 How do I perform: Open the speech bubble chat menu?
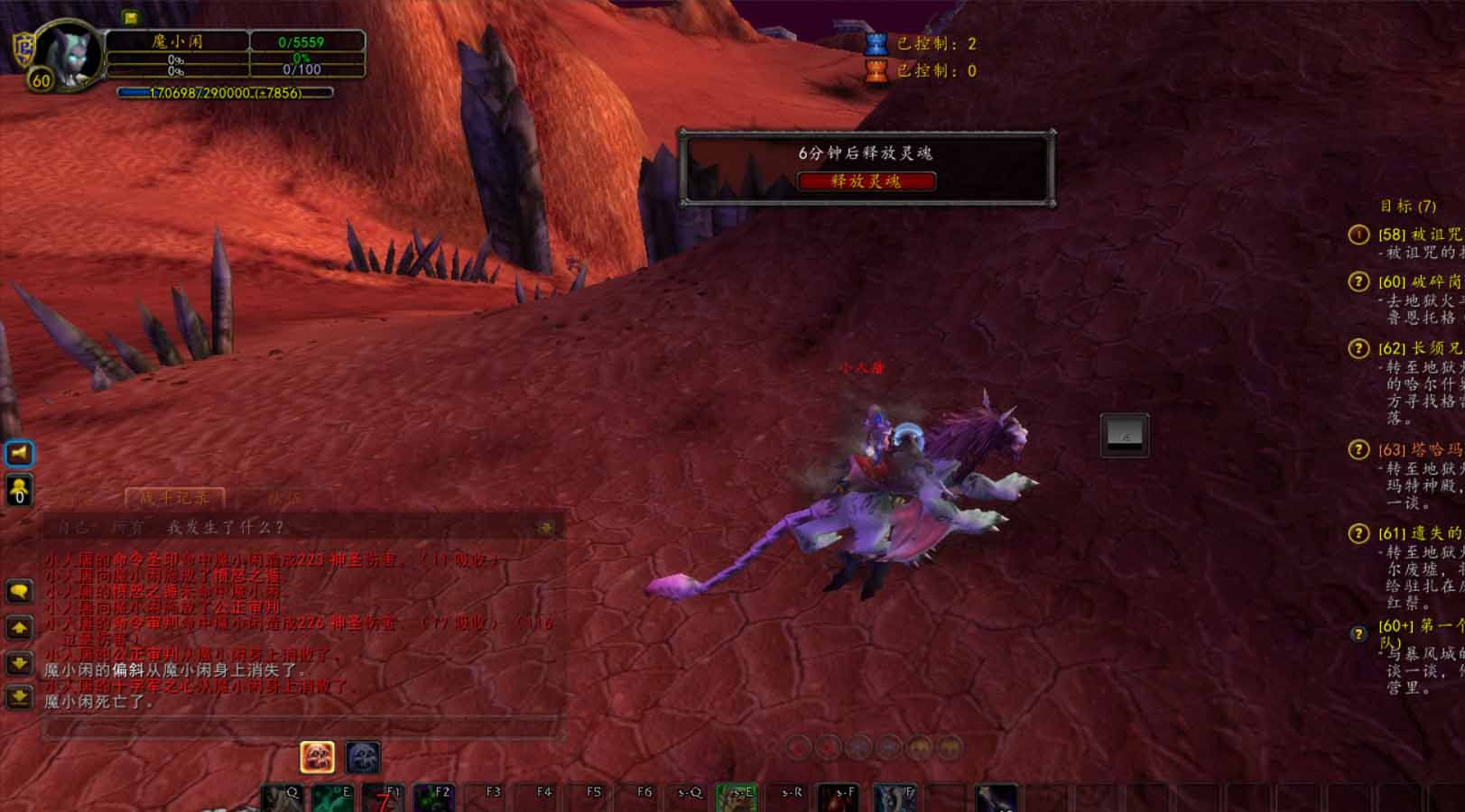[x=20, y=592]
